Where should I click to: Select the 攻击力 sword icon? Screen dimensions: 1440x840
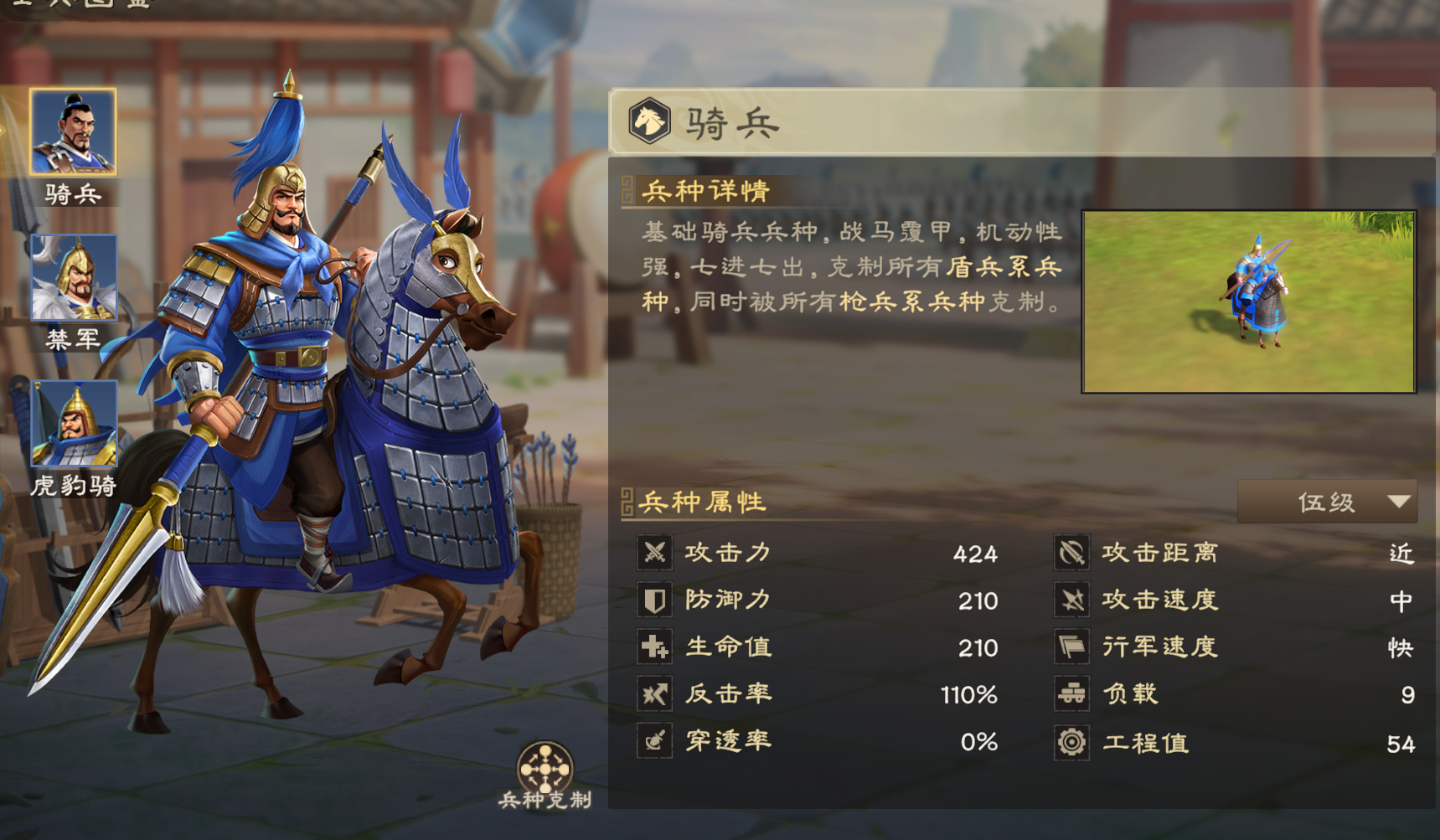click(x=656, y=554)
